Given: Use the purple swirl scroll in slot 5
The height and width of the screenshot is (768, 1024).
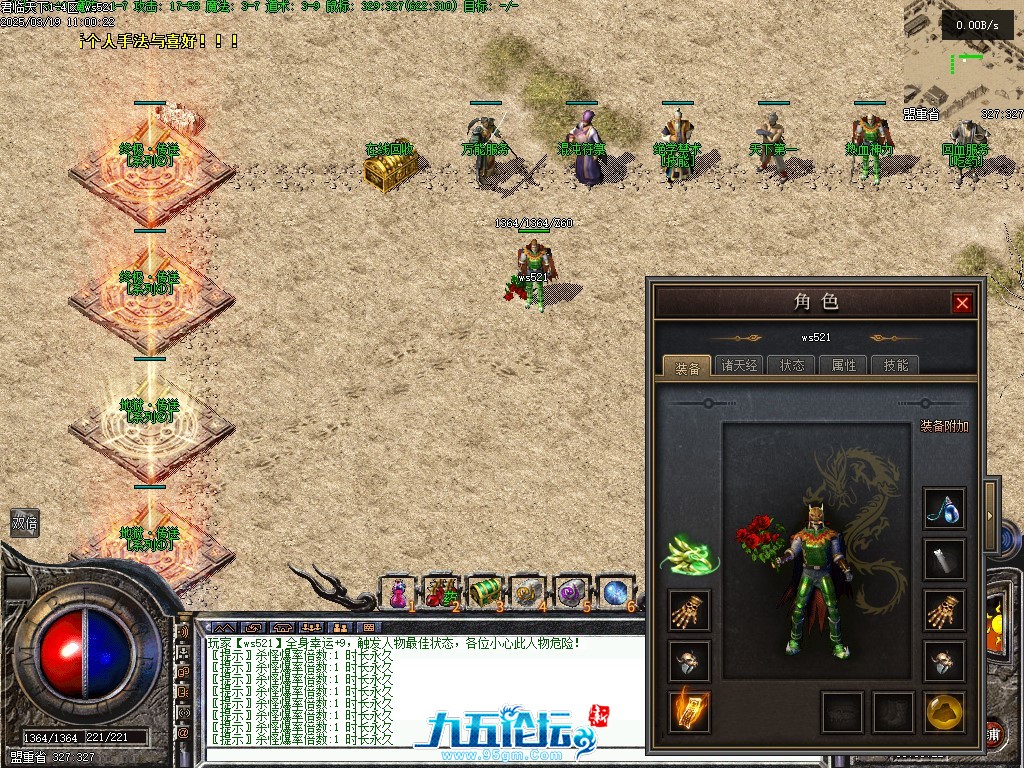Looking at the screenshot, I should [572, 593].
